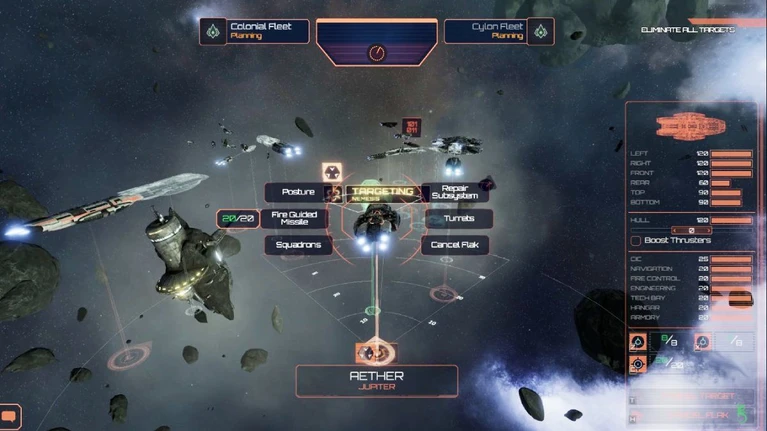Select Fire Guided Missile command
767x431 pixels.
point(294,218)
